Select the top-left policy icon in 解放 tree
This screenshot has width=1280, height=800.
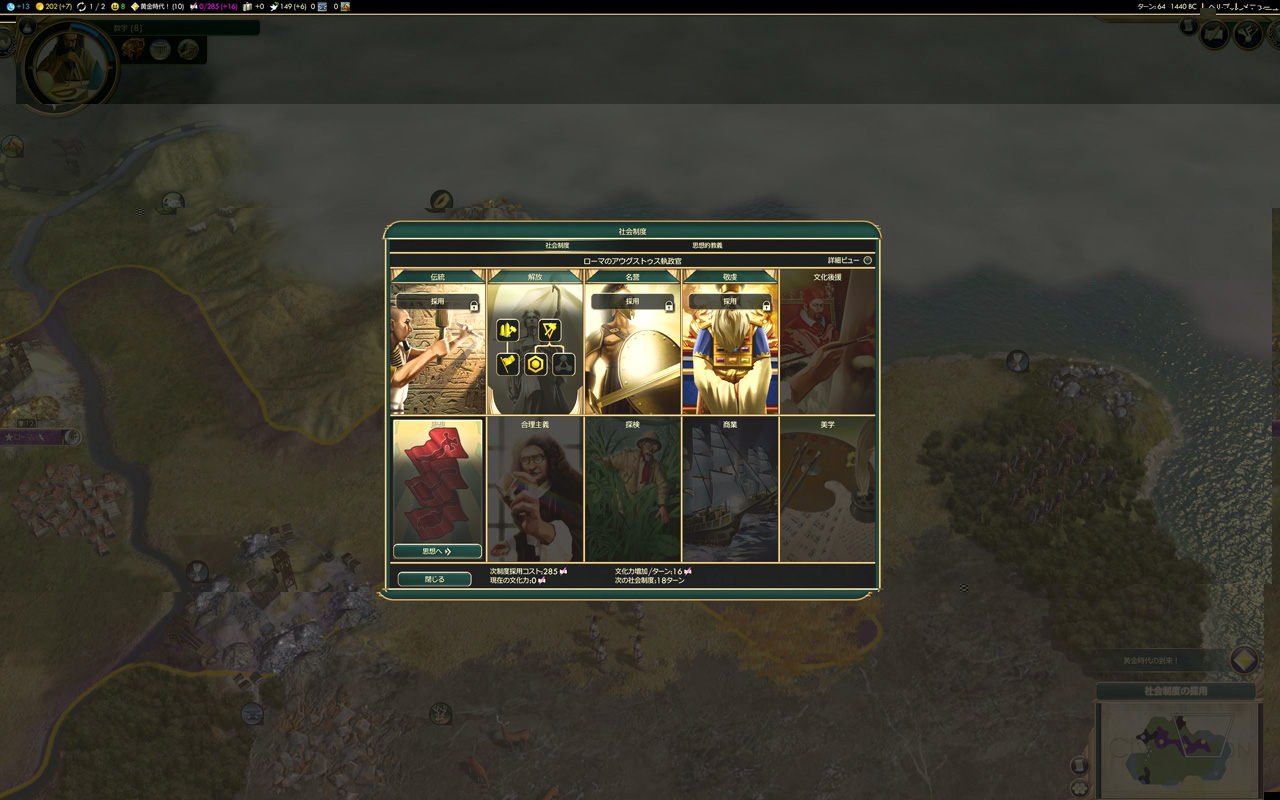508,330
